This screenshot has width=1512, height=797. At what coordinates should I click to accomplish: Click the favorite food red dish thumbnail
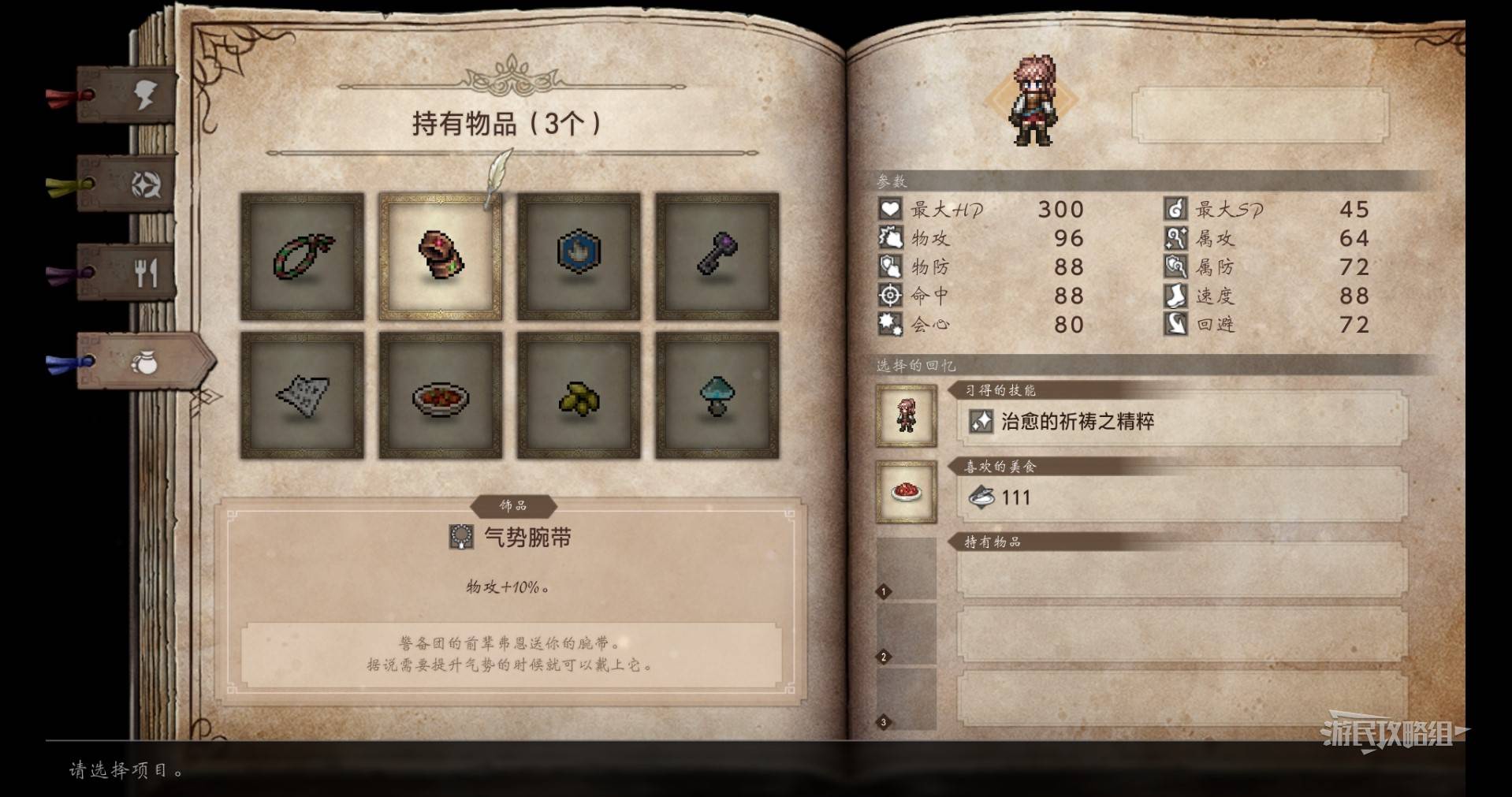coord(906,492)
